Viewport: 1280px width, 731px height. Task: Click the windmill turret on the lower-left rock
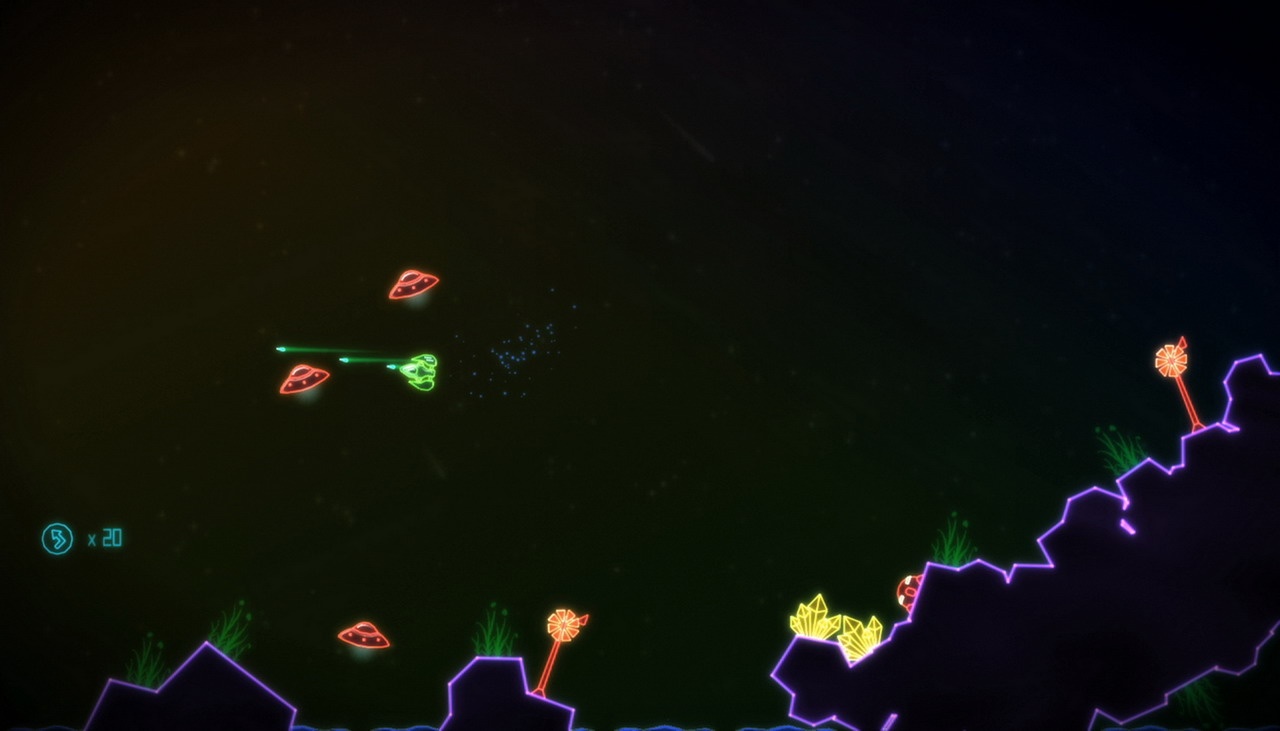565,625
